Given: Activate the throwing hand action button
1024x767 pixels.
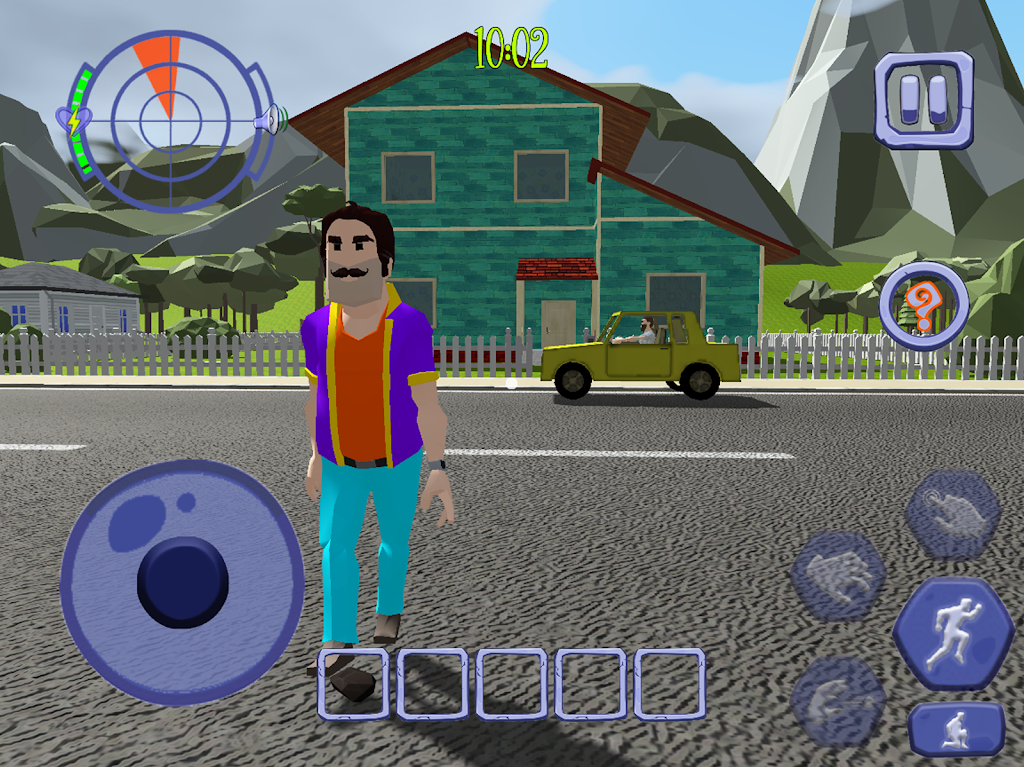Looking at the screenshot, I should [838, 699].
